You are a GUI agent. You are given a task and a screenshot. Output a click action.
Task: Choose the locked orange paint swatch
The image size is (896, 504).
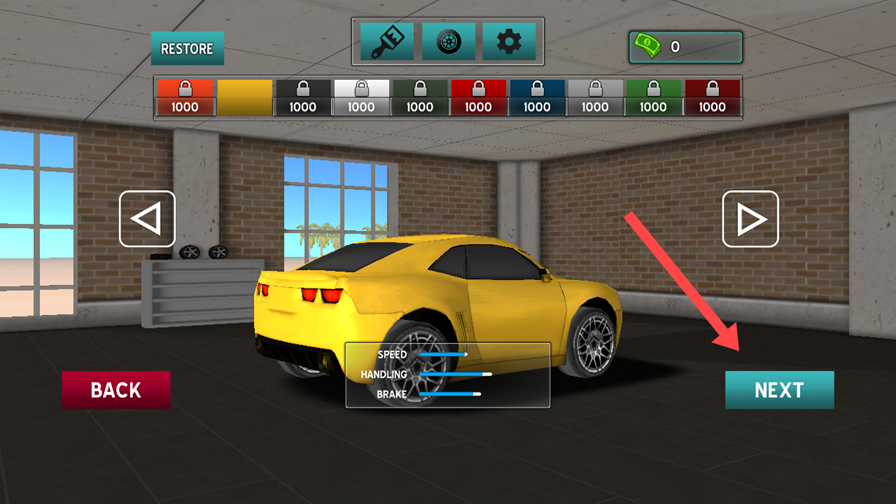(x=185, y=98)
